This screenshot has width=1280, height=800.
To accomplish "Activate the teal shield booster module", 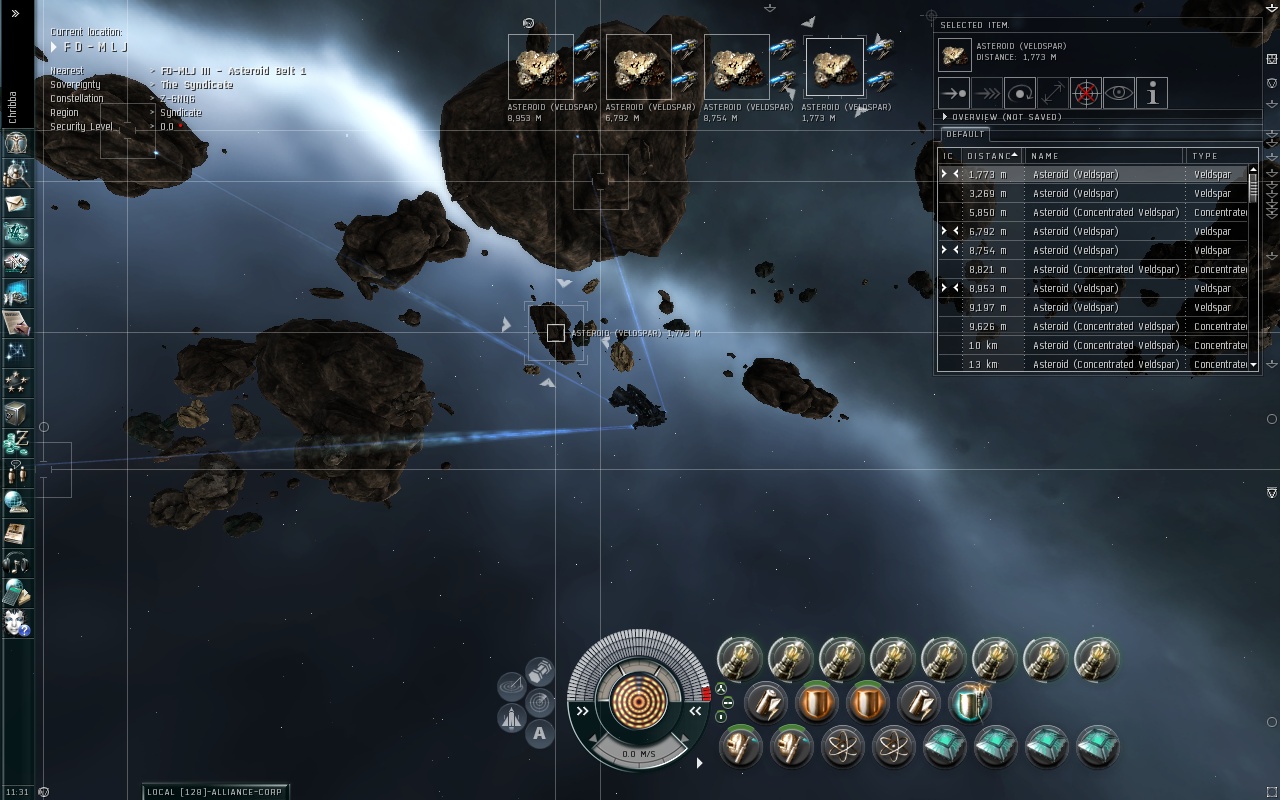I will 969,702.
